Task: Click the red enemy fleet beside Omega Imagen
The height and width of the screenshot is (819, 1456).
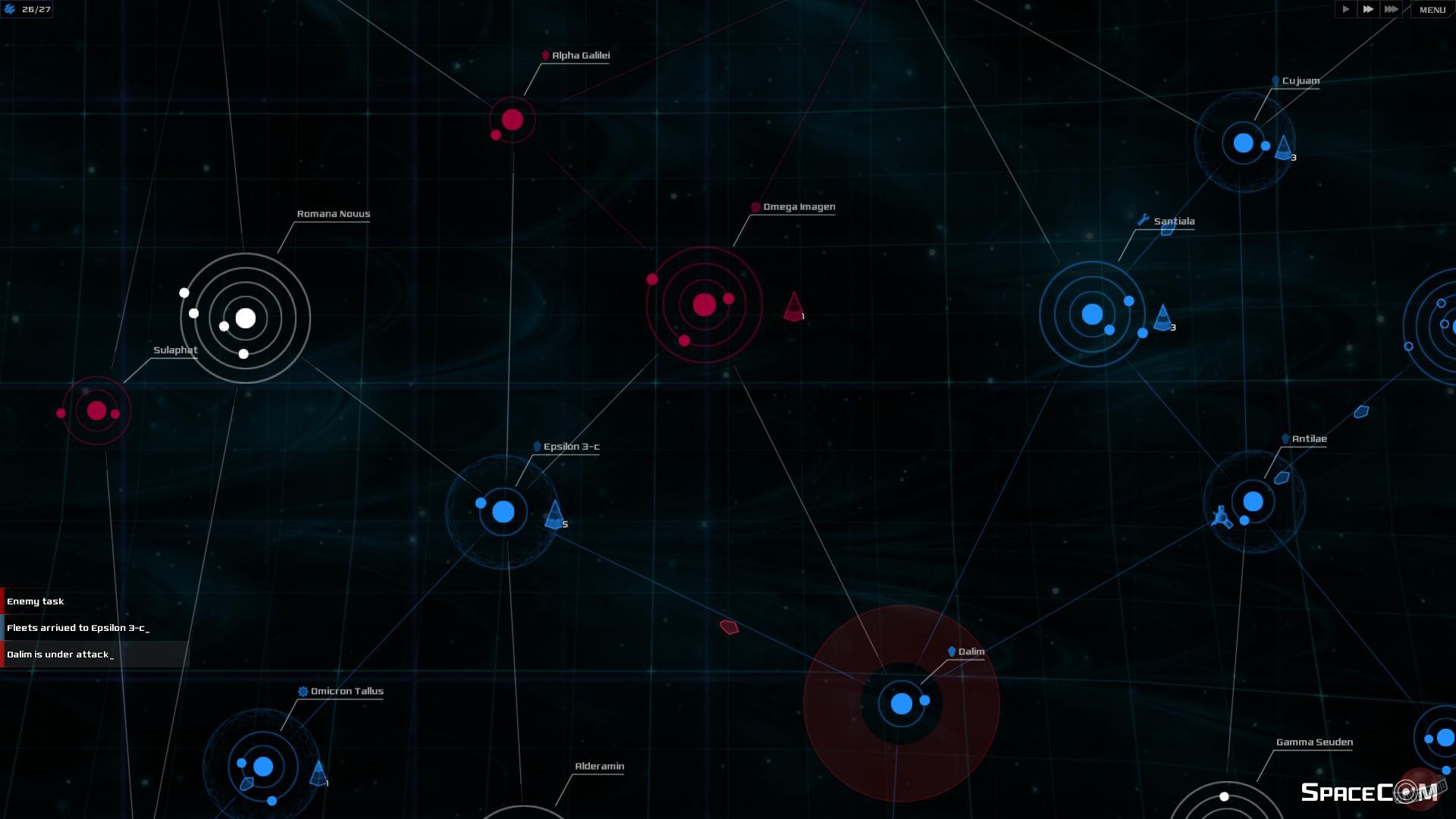Action: pos(792,309)
